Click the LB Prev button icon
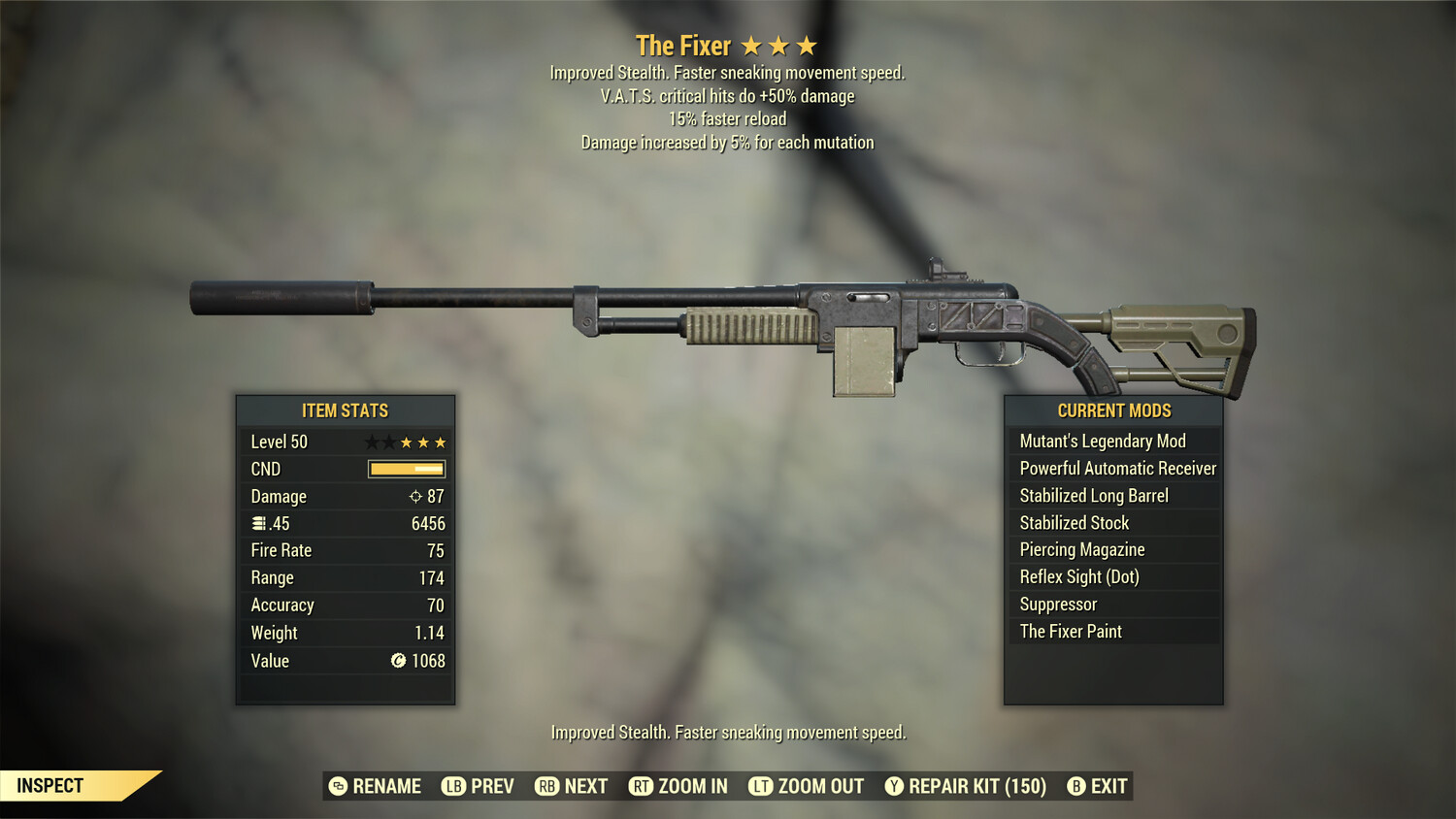Image resolution: width=1456 pixels, height=819 pixels. (x=451, y=786)
